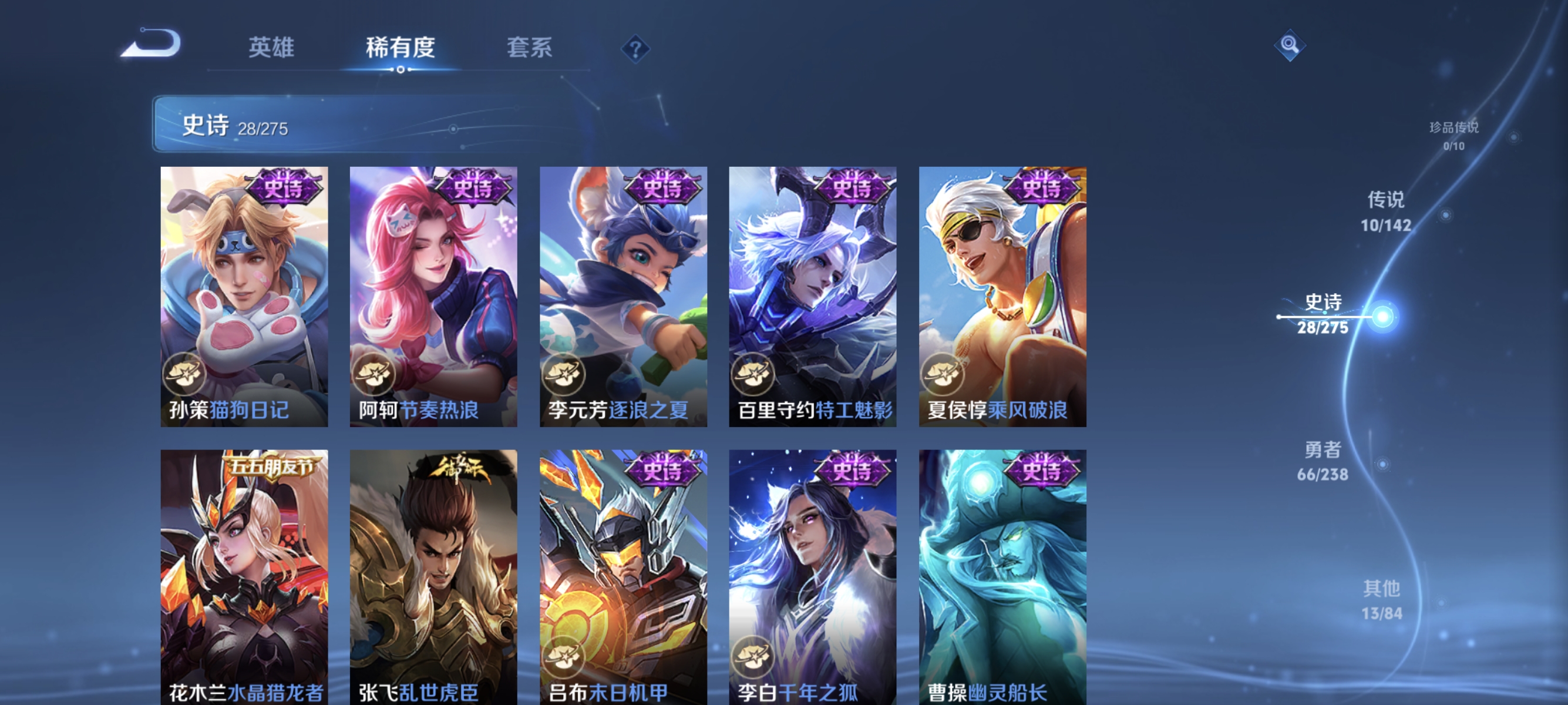This screenshot has height=705, width=1568.
Task: Select the 稀有度 tab
Action: tap(402, 49)
